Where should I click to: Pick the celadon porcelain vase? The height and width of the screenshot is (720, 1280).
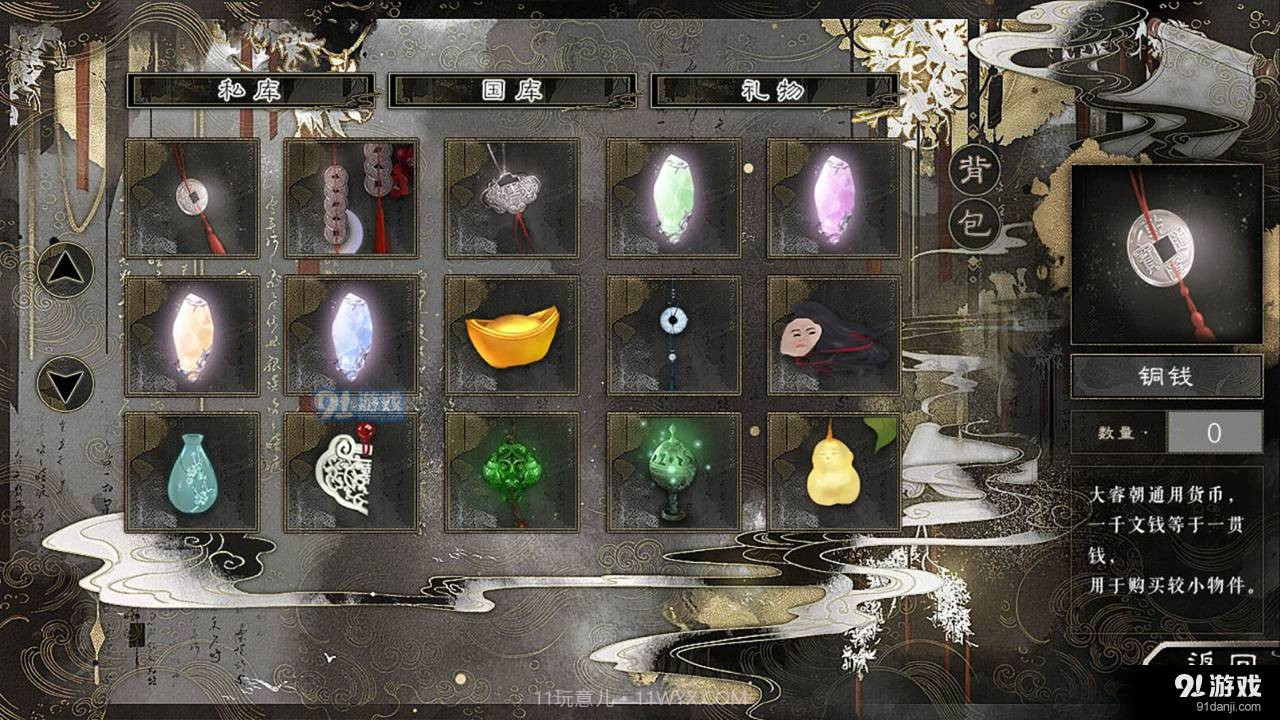tap(192, 472)
